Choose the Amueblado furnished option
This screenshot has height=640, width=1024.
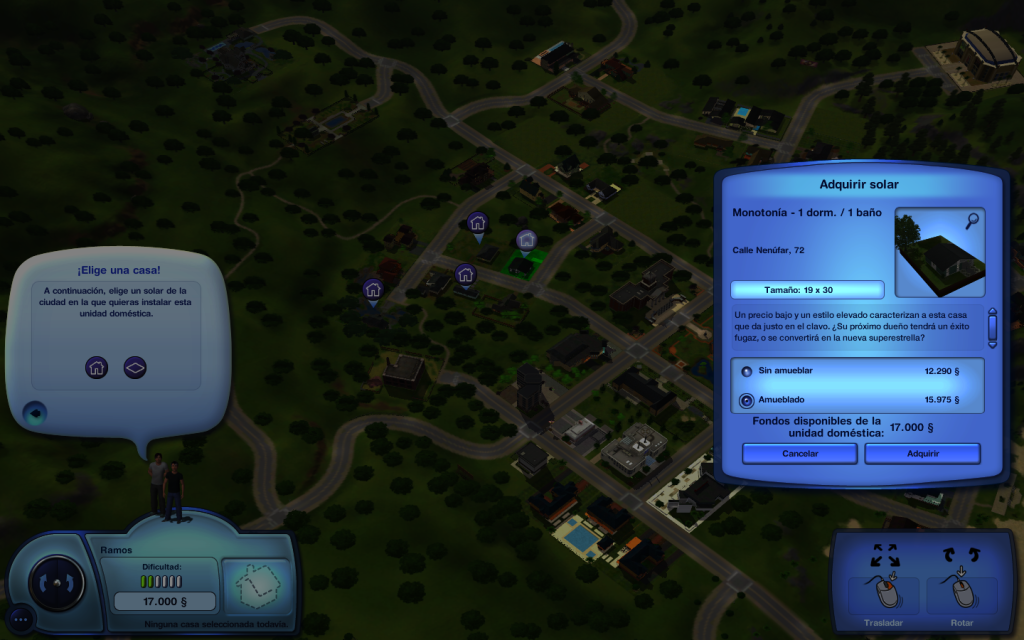coord(746,401)
